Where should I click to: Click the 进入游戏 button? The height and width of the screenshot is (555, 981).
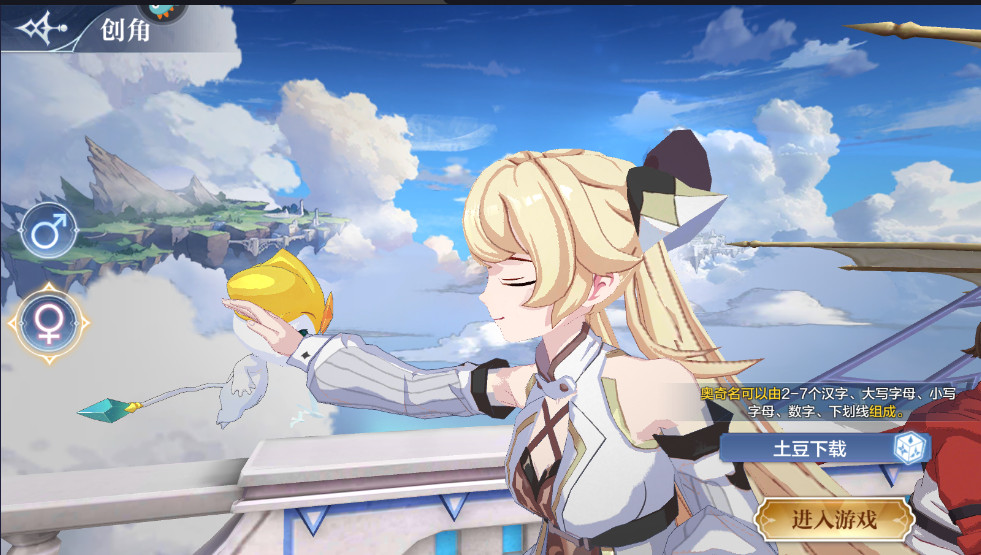point(834,519)
